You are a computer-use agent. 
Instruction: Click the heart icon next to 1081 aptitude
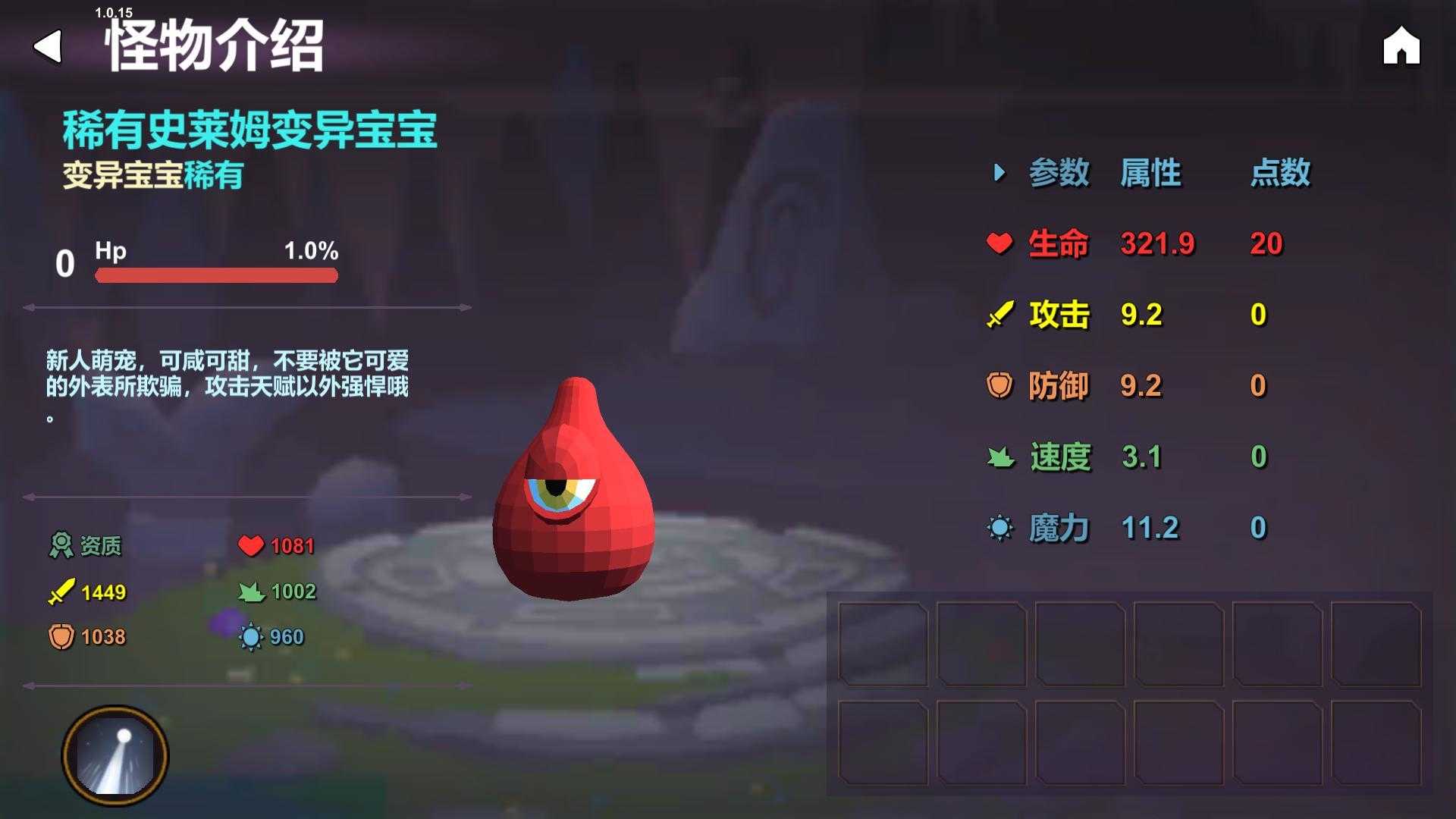250,543
